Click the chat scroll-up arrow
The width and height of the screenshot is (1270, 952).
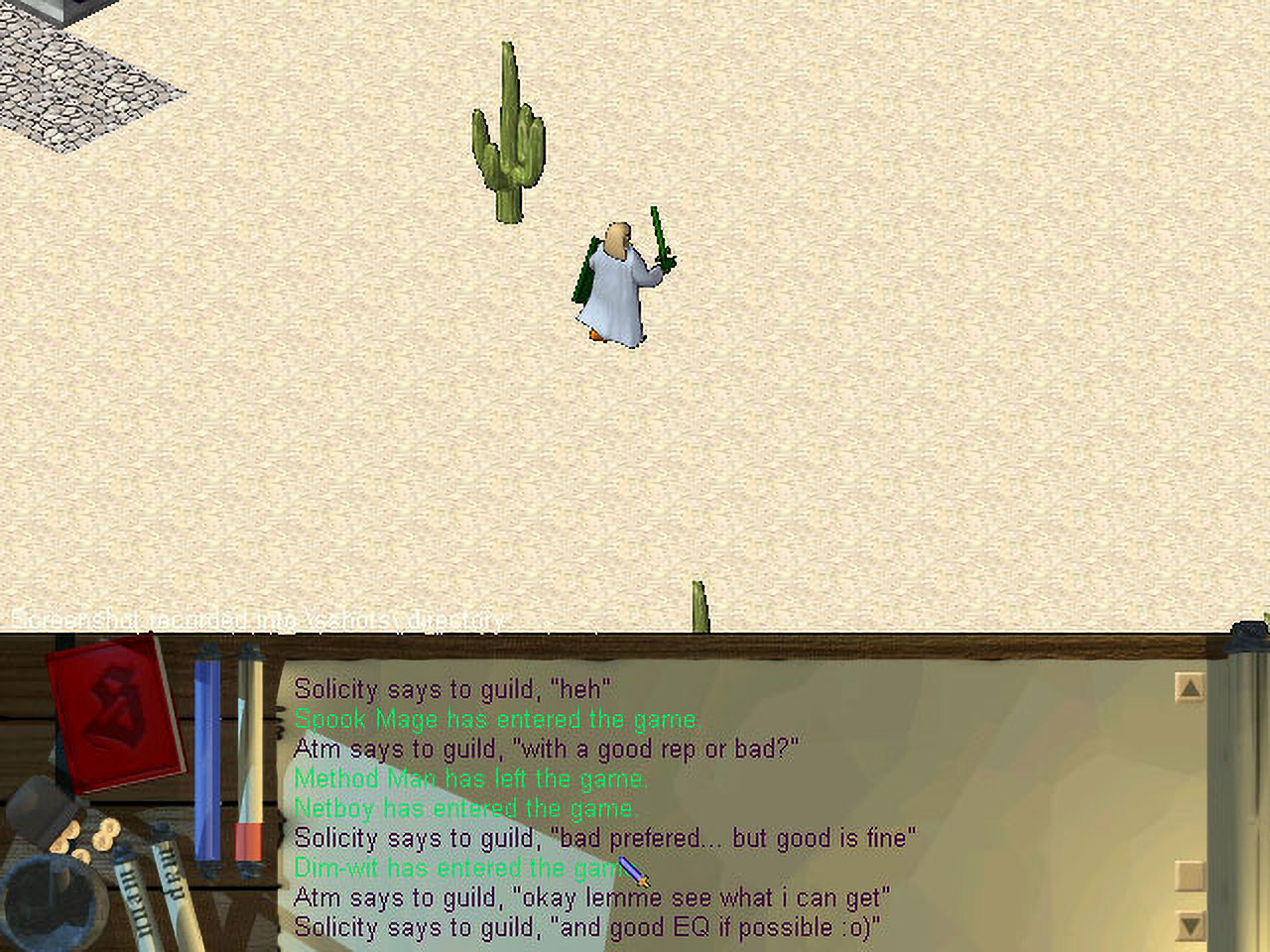tap(1189, 687)
